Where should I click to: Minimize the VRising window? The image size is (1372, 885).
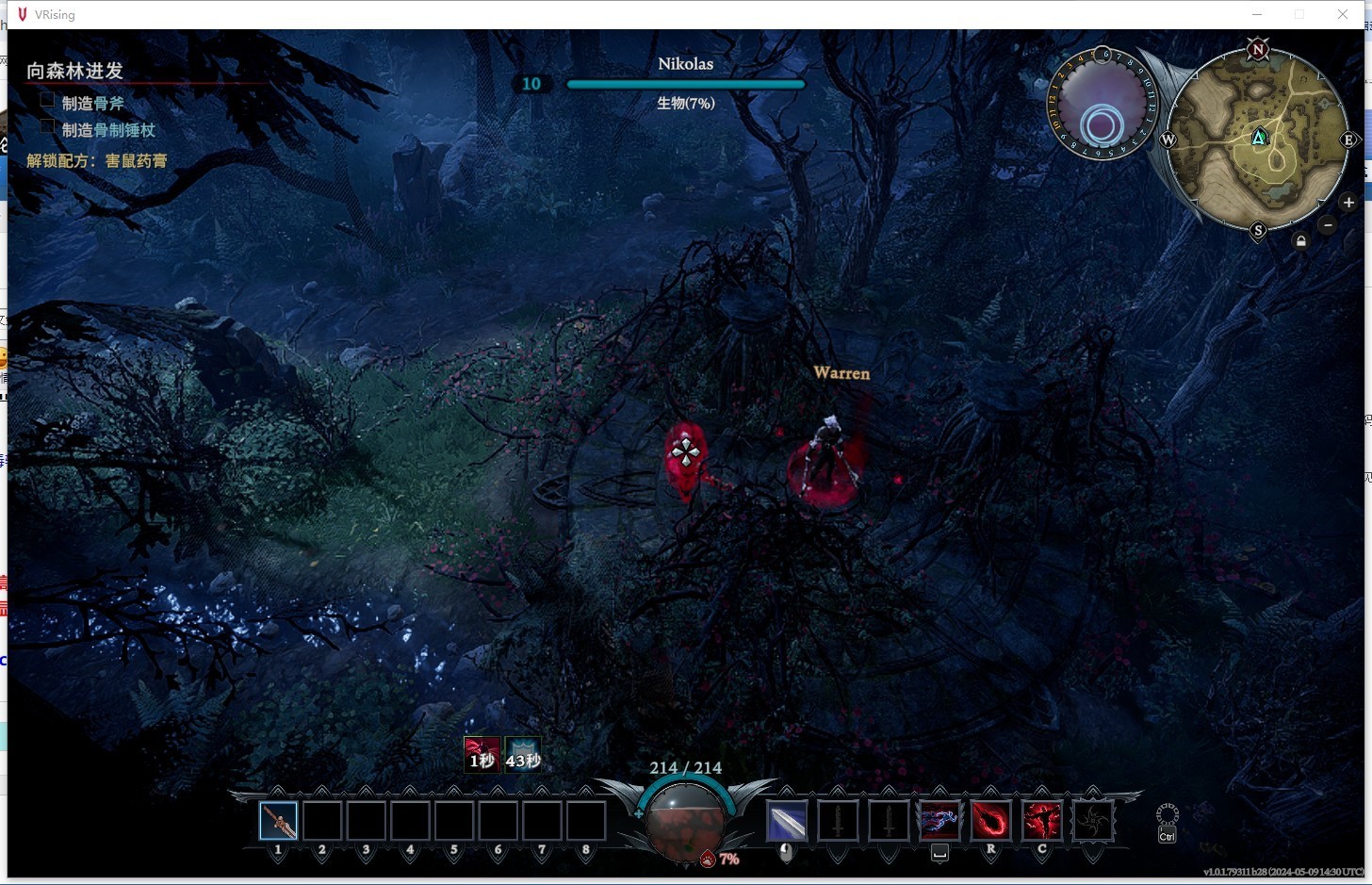click(x=1257, y=14)
